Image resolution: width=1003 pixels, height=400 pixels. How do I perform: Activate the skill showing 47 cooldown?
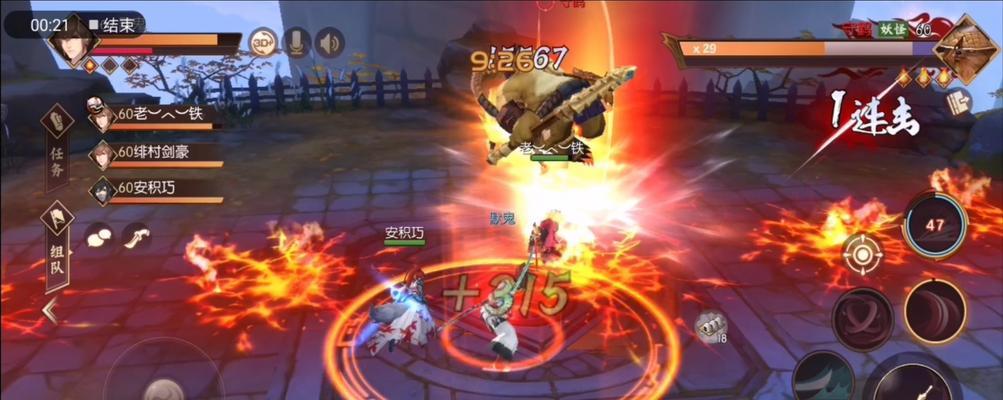(933, 225)
